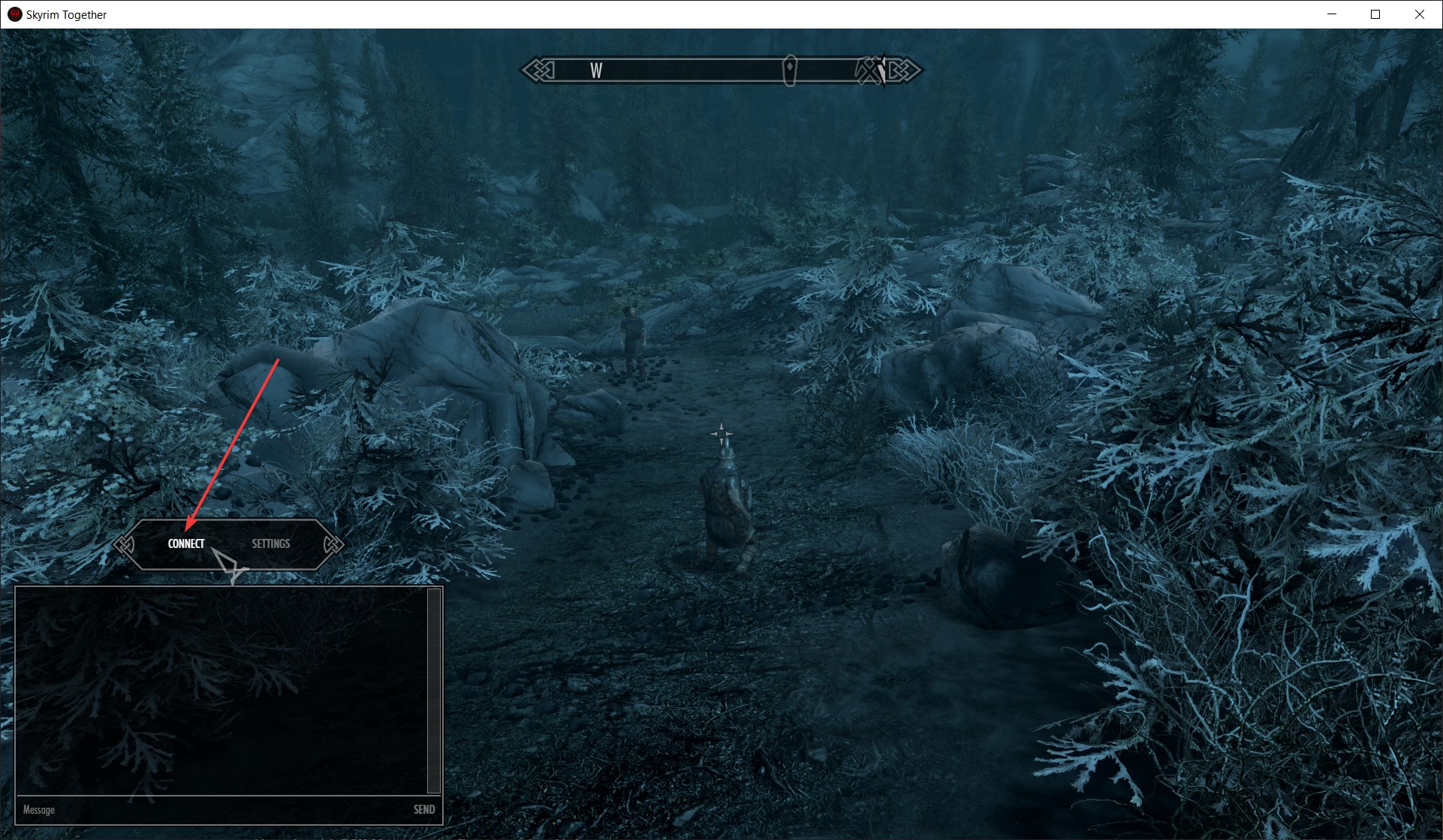The width and height of the screenshot is (1443, 840).
Task: Open the Settings option
Action: pyautogui.click(x=270, y=543)
